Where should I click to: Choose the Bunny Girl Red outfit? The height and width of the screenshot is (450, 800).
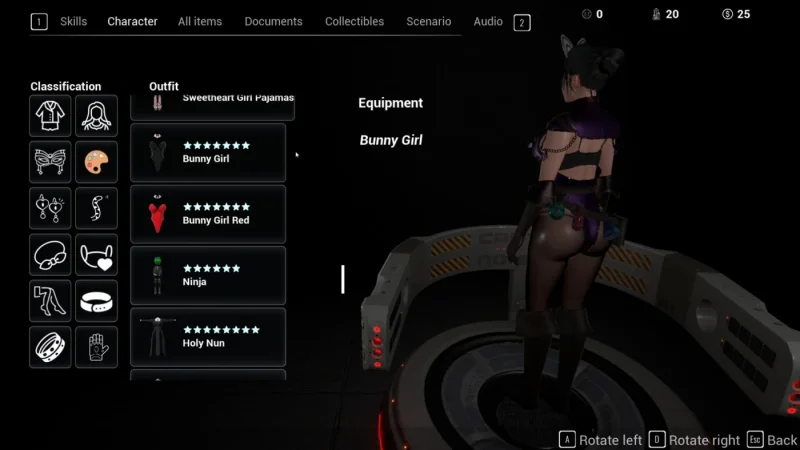[208, 214]
